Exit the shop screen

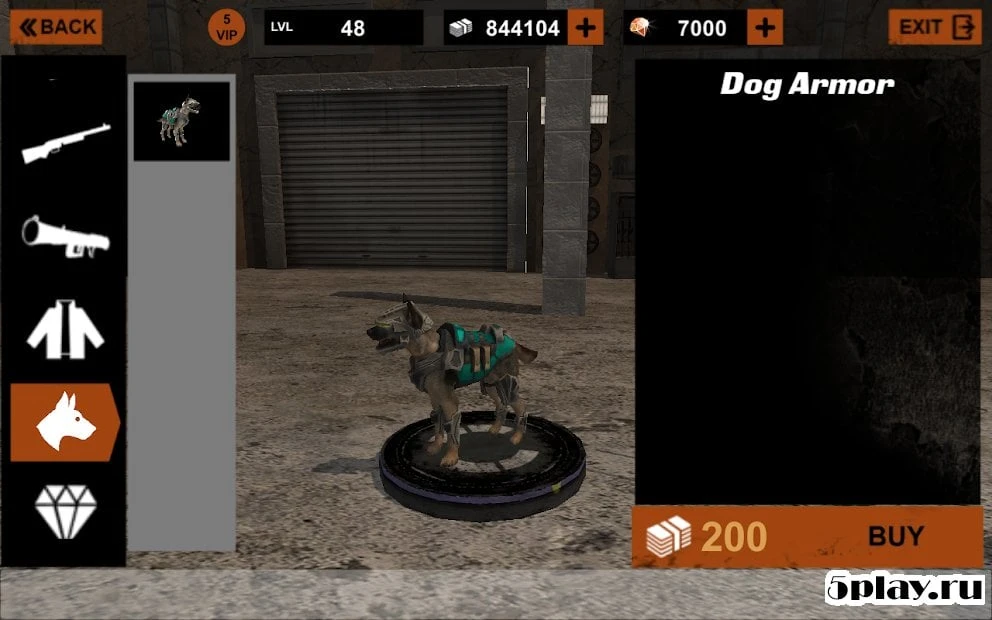[934, 27]
